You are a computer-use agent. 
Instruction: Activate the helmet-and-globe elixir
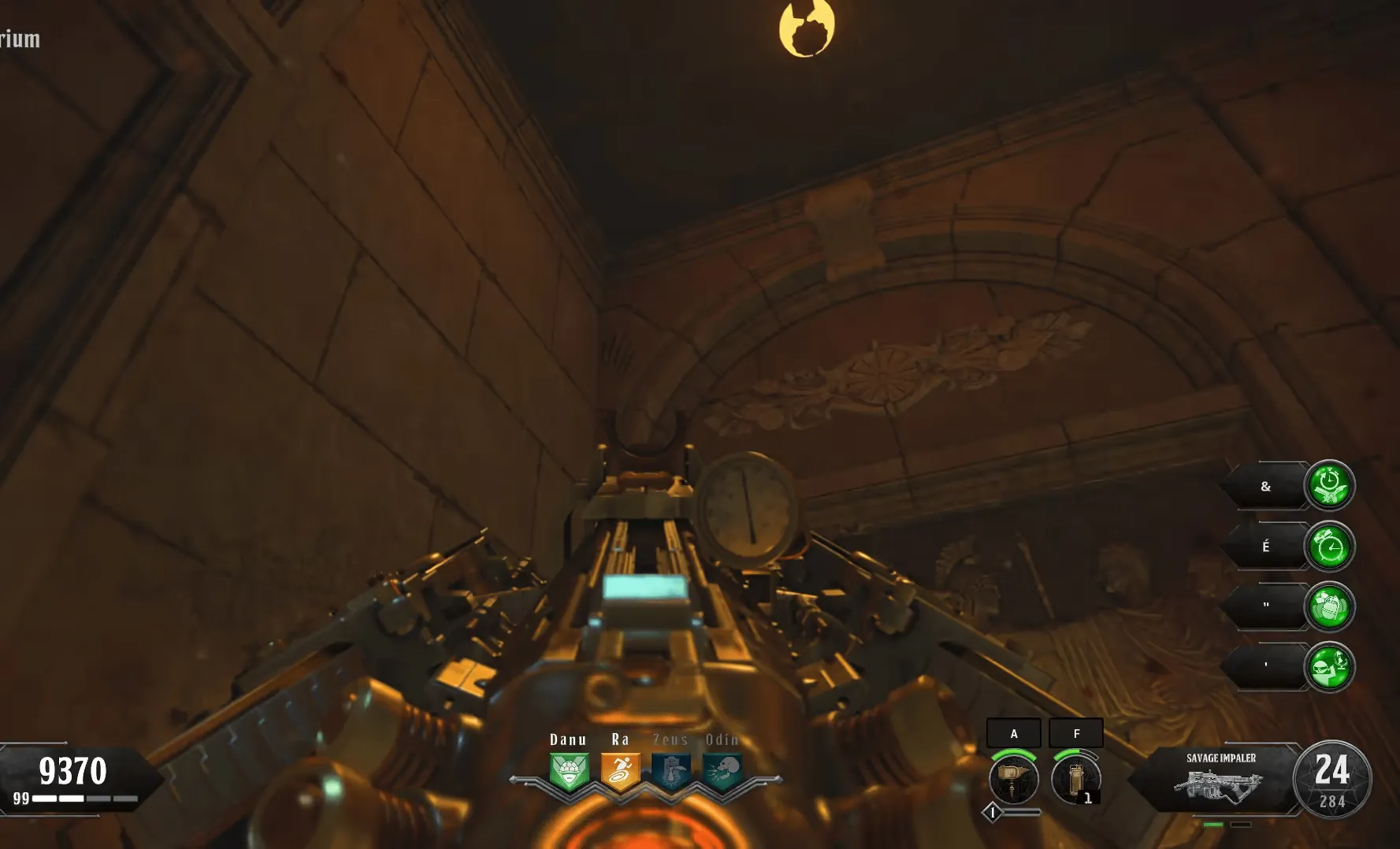click(1329, 667)
